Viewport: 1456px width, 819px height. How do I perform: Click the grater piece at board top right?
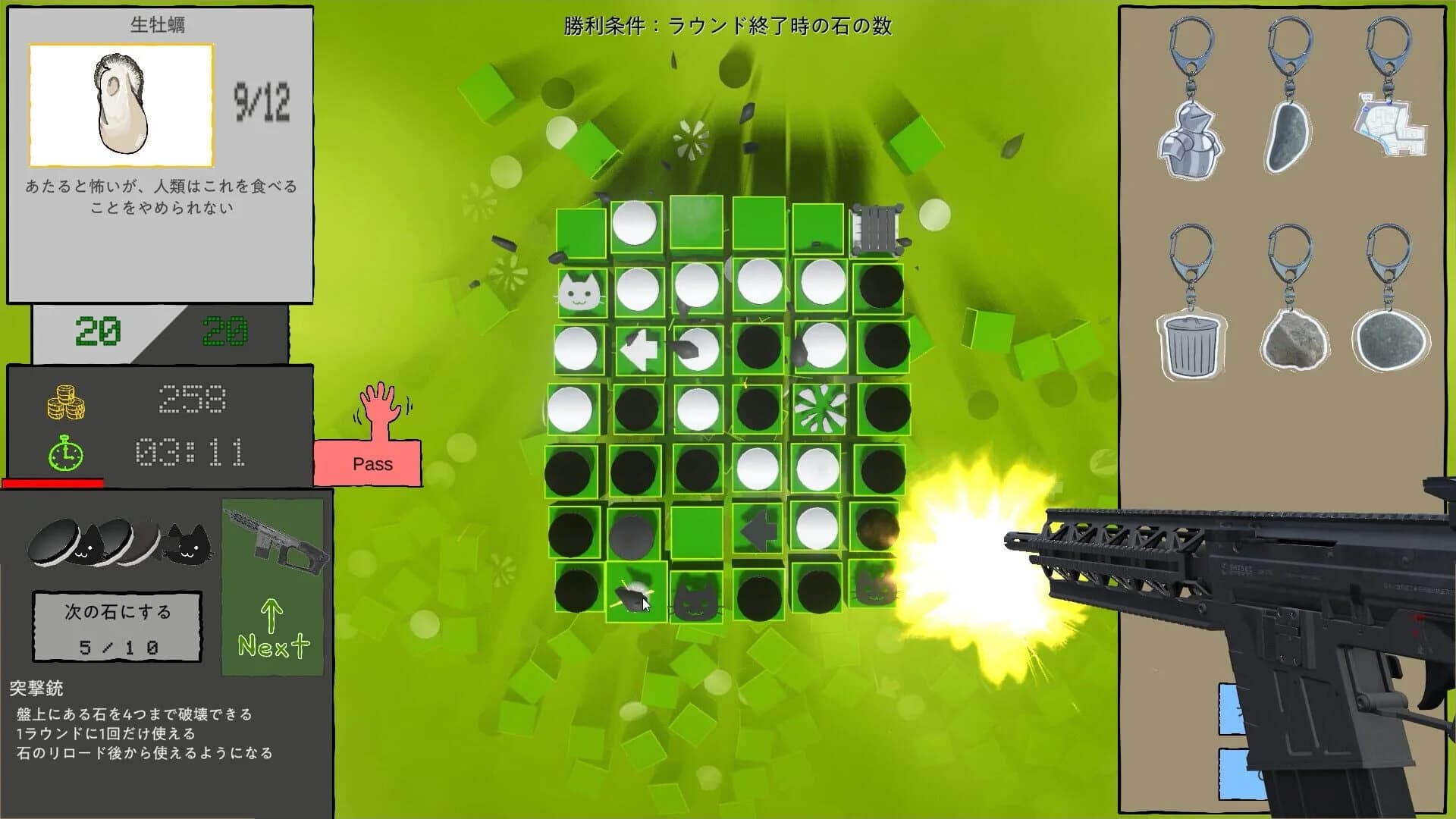[x=878, y=229]
